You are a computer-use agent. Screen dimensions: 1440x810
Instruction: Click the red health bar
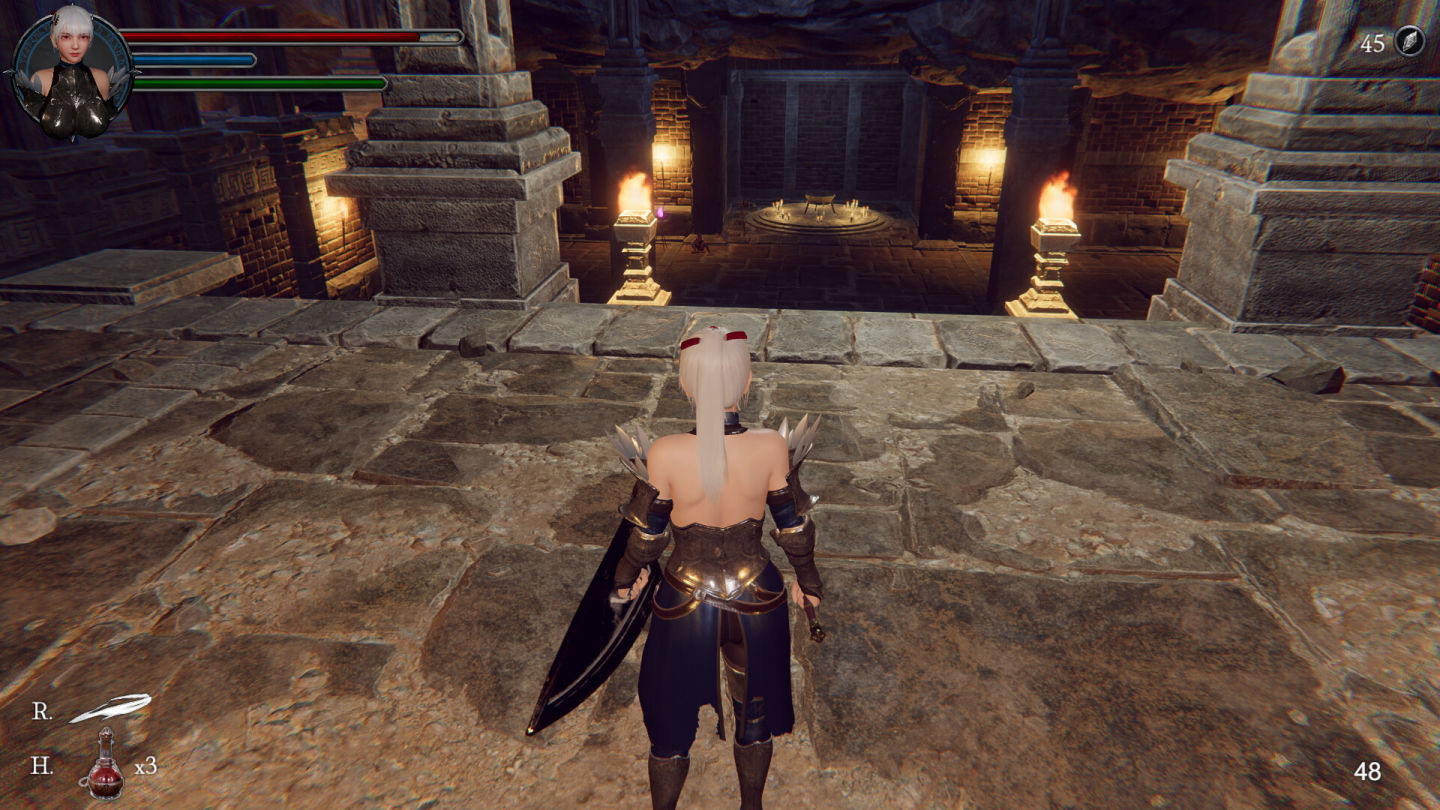point(265,35)
